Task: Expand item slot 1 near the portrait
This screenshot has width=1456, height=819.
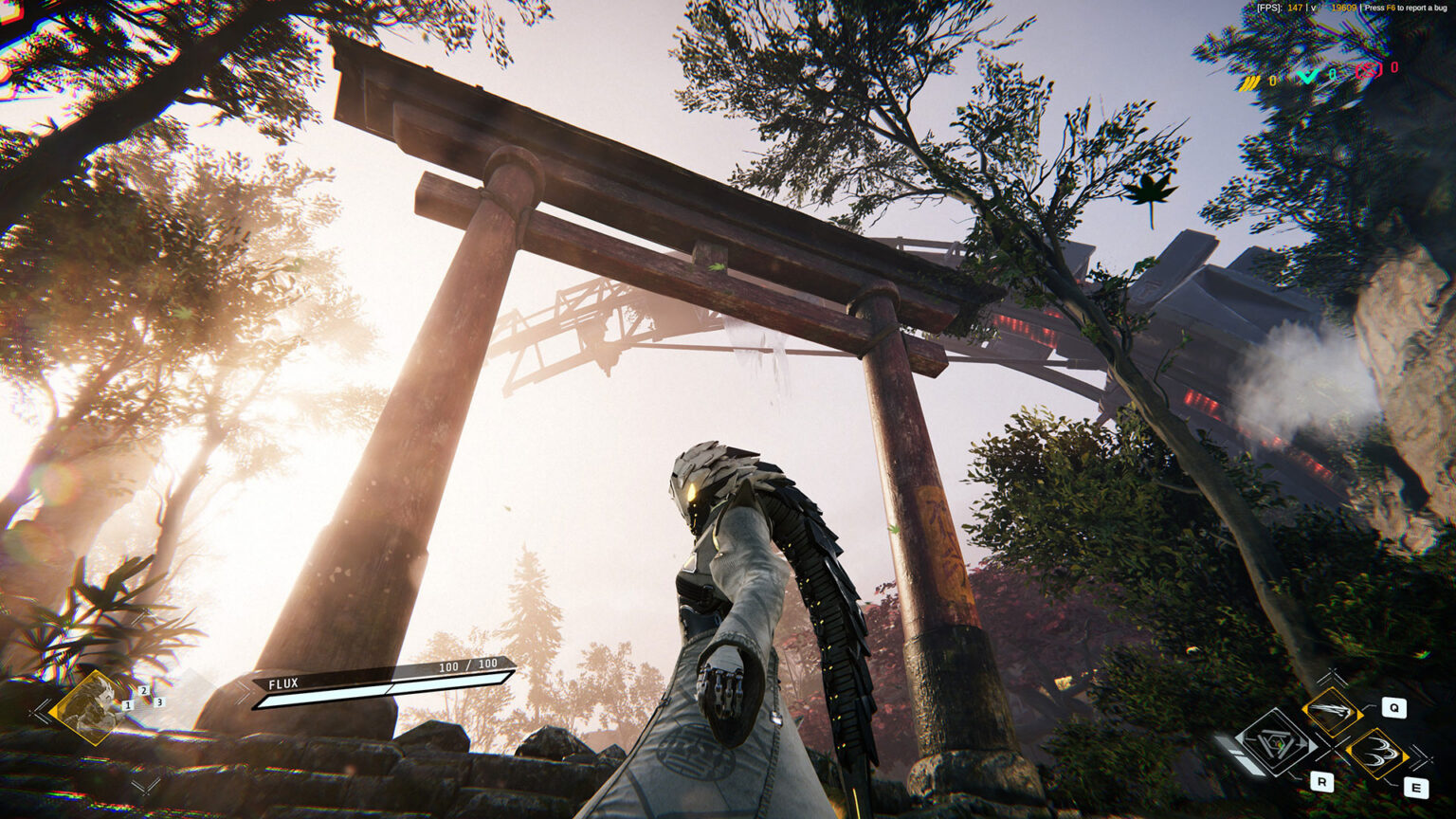Action: (128, 704)
